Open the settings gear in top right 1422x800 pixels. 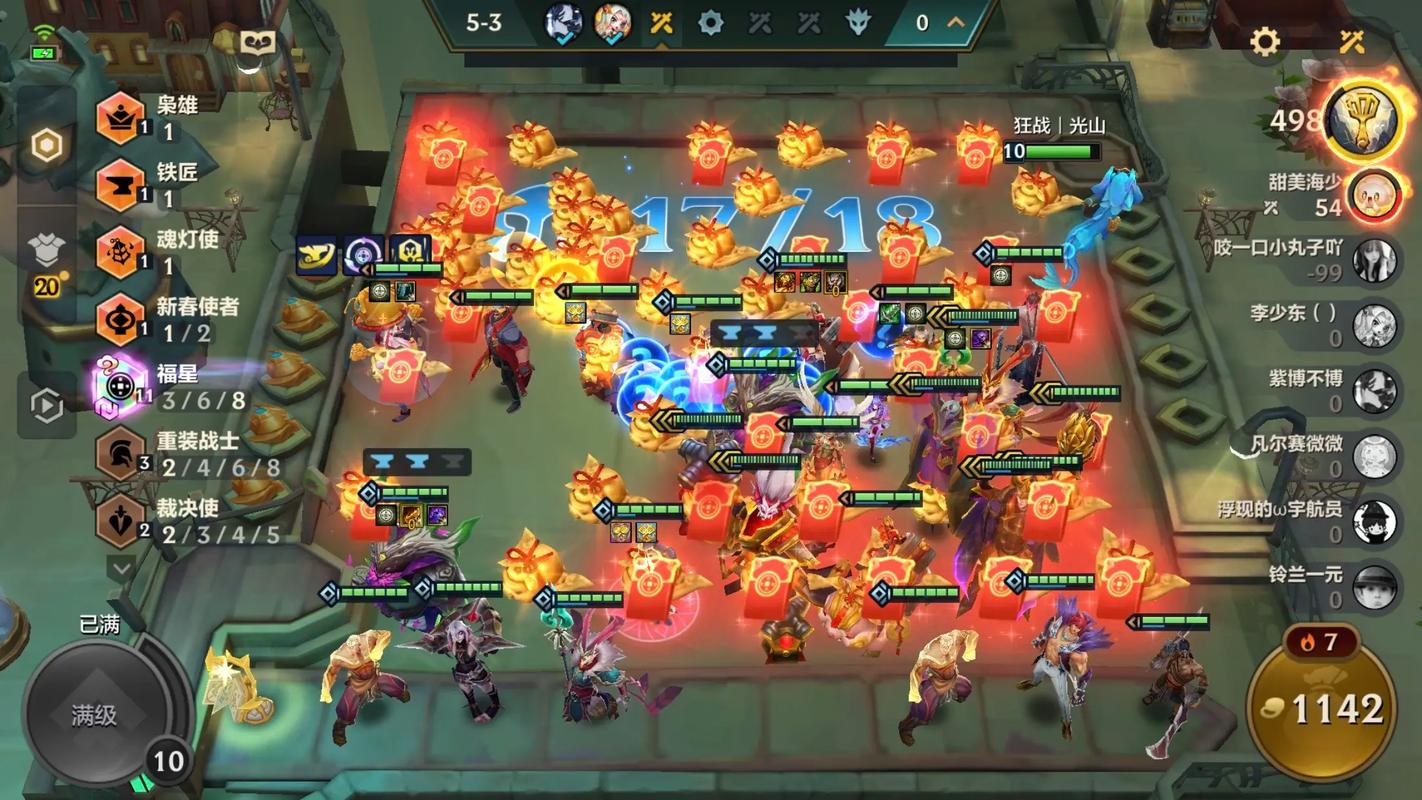pyautogui.click(x=1265, y=42)
